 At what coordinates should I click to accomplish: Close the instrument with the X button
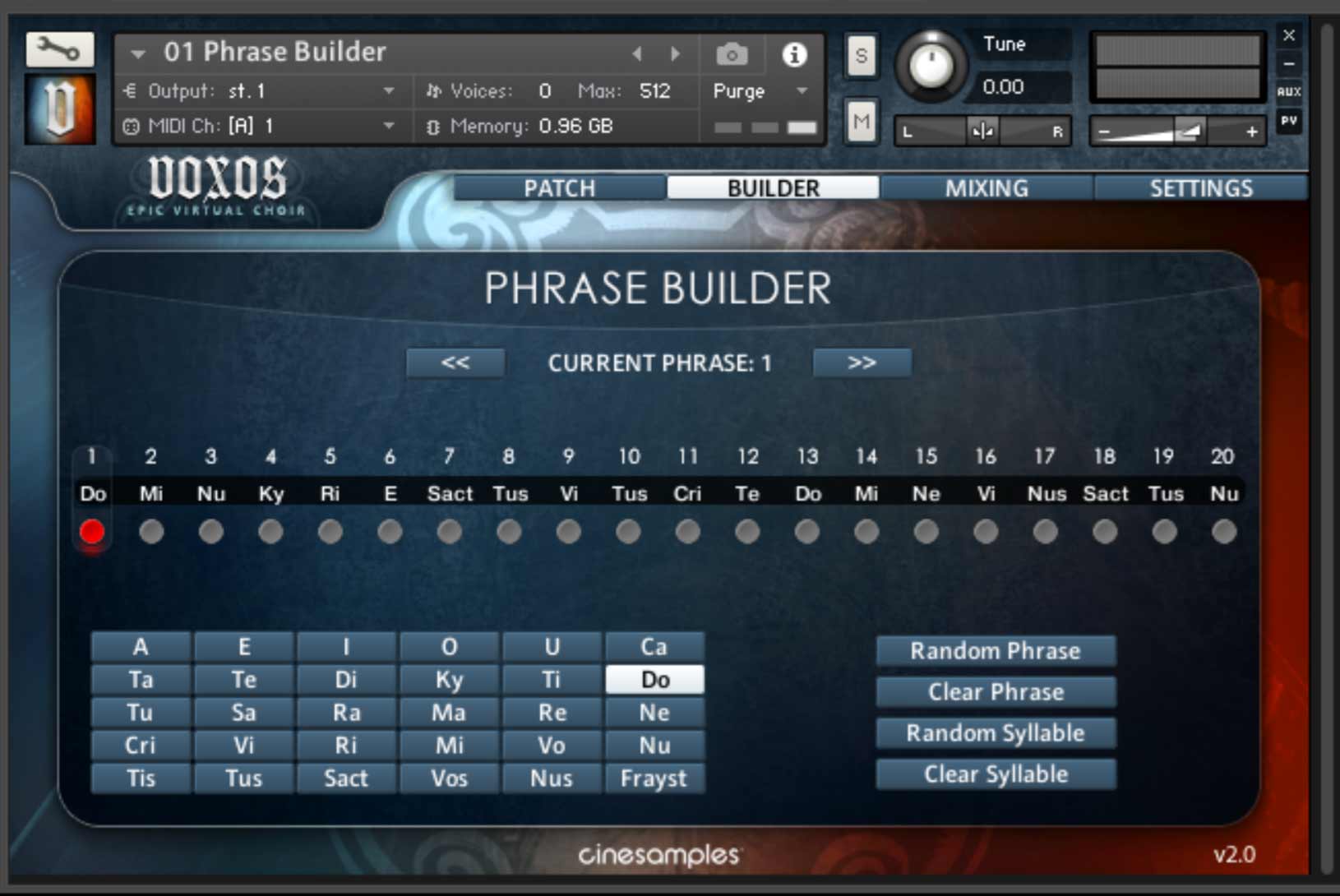1288,35
